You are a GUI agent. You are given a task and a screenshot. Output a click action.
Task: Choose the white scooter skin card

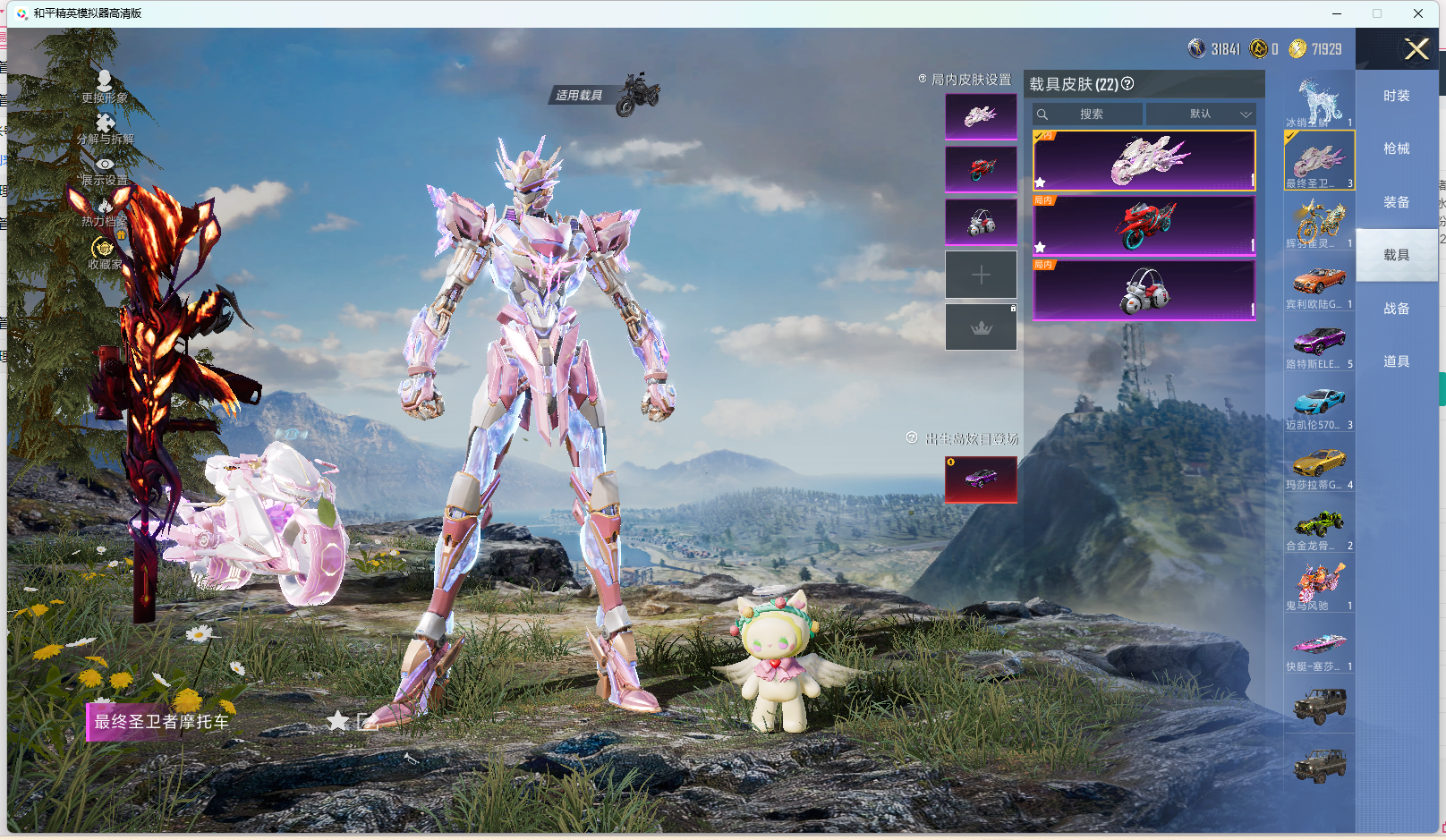point(1144,290)
